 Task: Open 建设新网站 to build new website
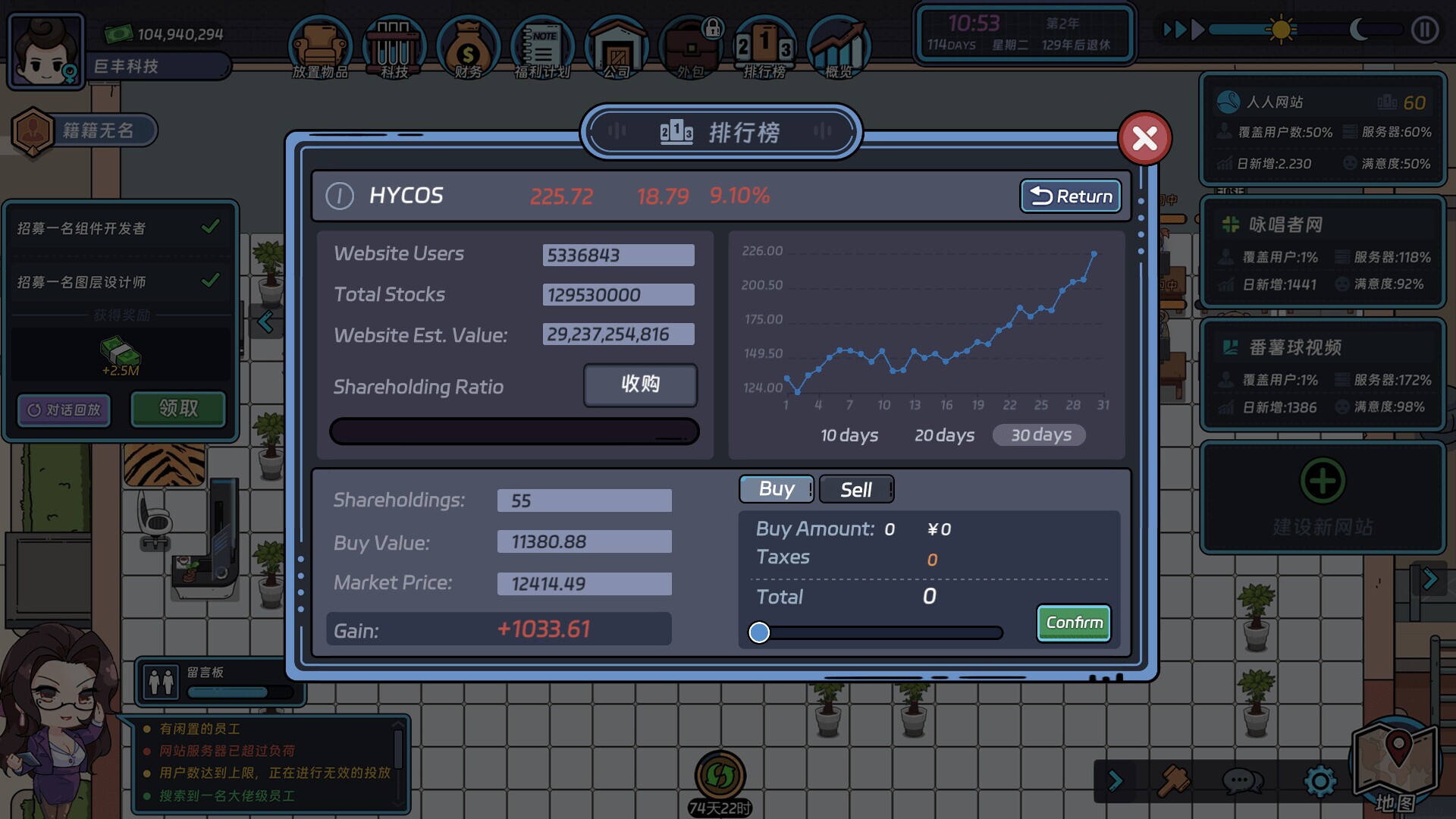click(x=1323, y=498)
